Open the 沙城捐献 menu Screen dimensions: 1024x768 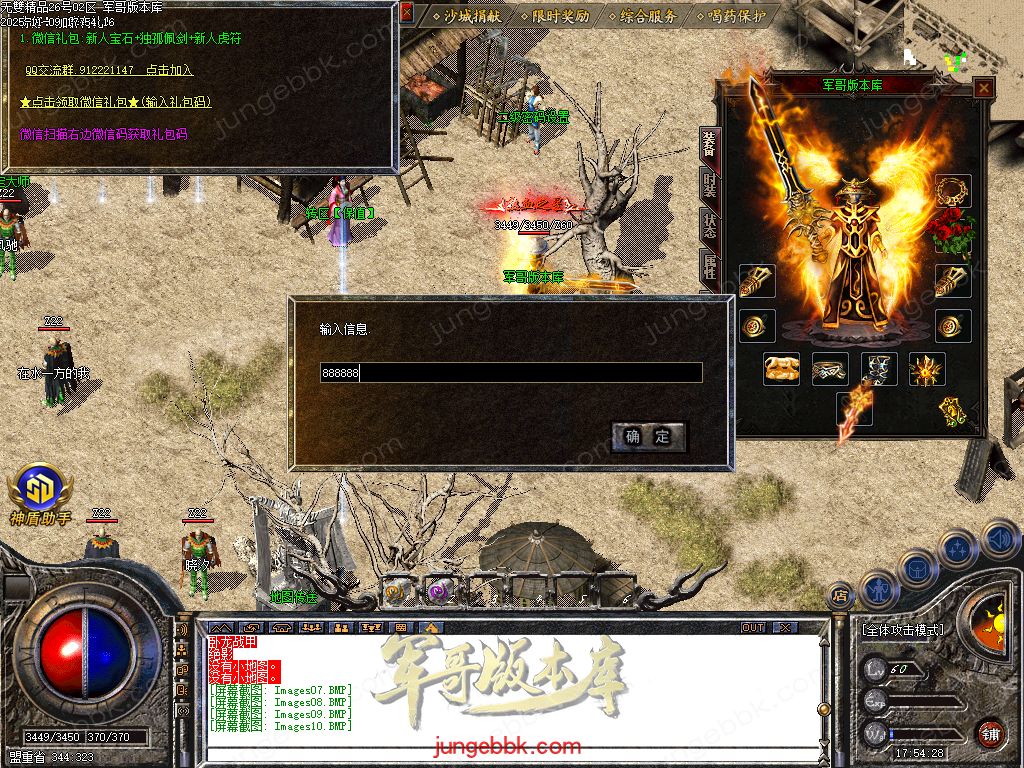click(468, 16)
